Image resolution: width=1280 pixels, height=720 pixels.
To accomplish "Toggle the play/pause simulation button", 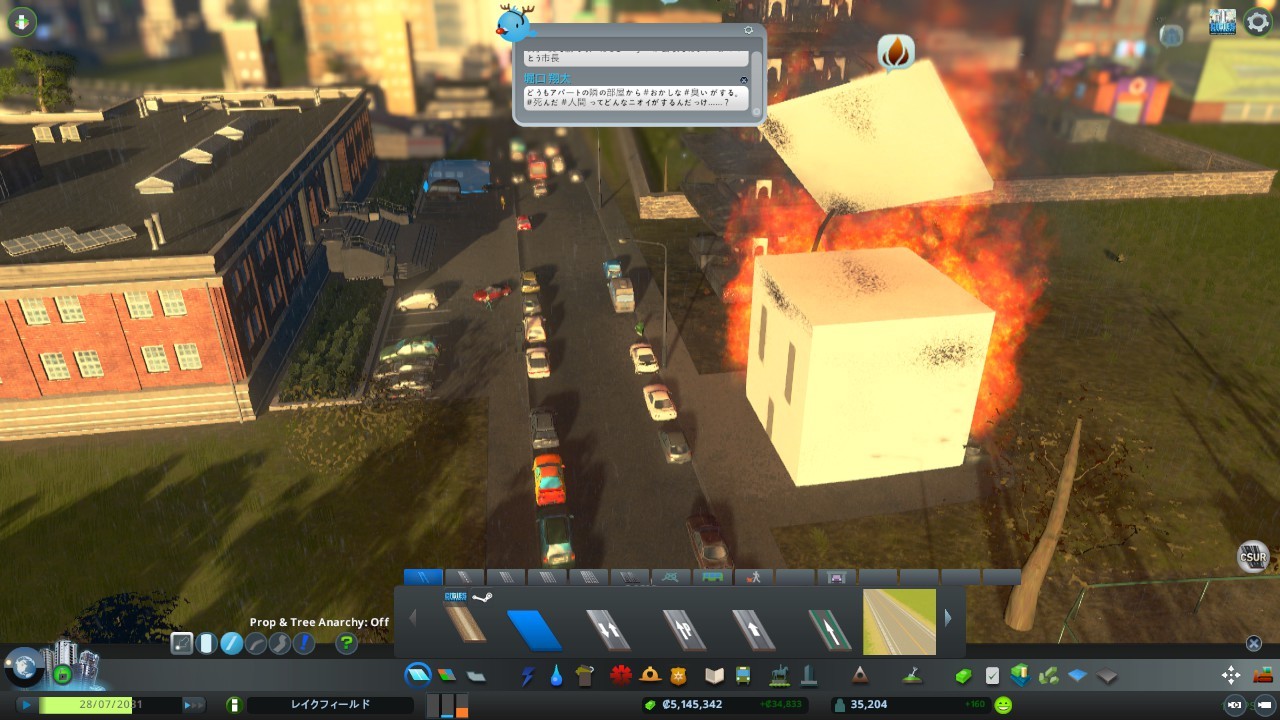I will tap(25, 705).
